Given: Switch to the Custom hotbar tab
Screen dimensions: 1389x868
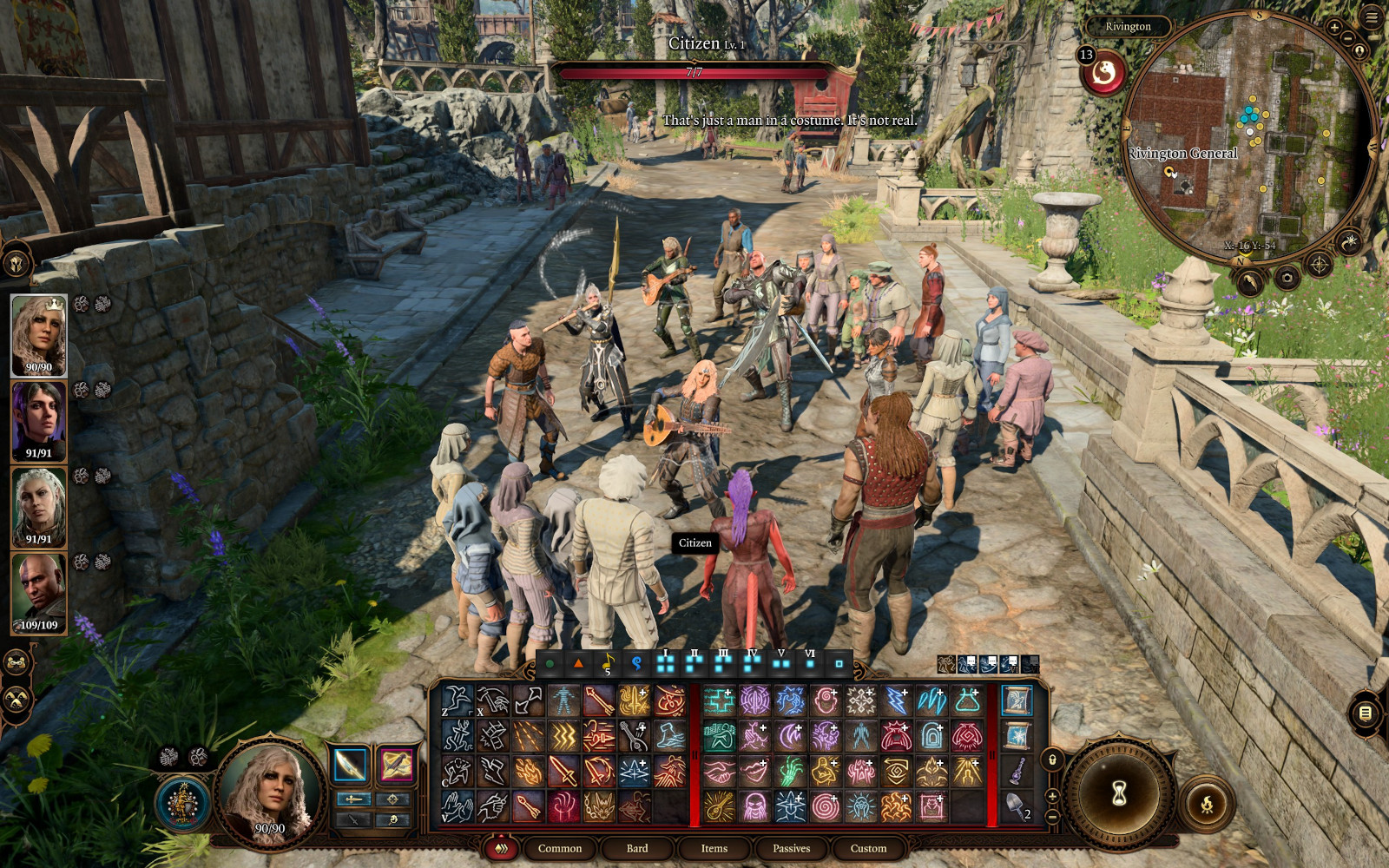Looking at the screenshot, I should (x=868, y=848).
